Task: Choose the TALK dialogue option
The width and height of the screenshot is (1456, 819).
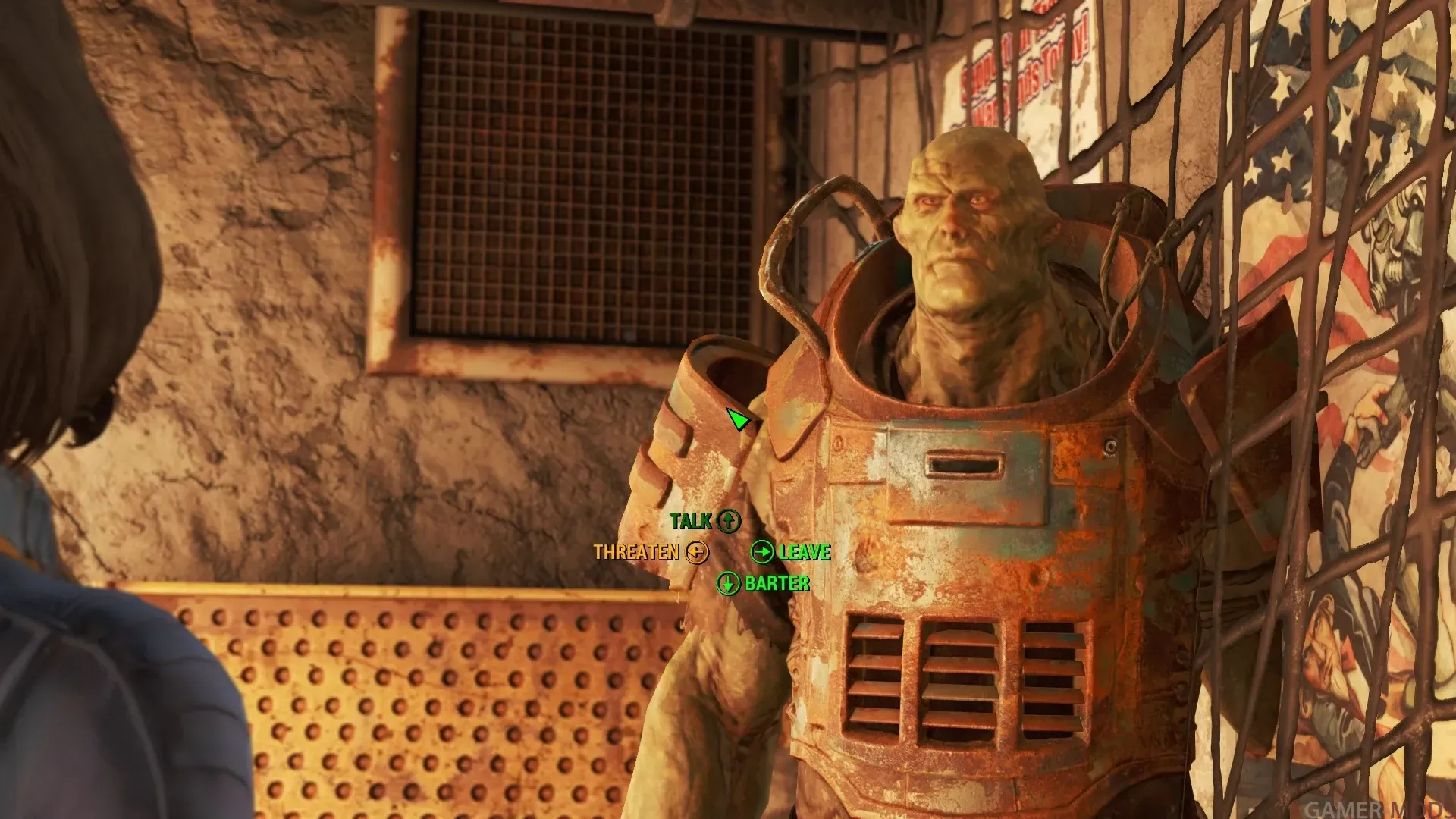Action: pyautogui.click(x=704, y=521)
